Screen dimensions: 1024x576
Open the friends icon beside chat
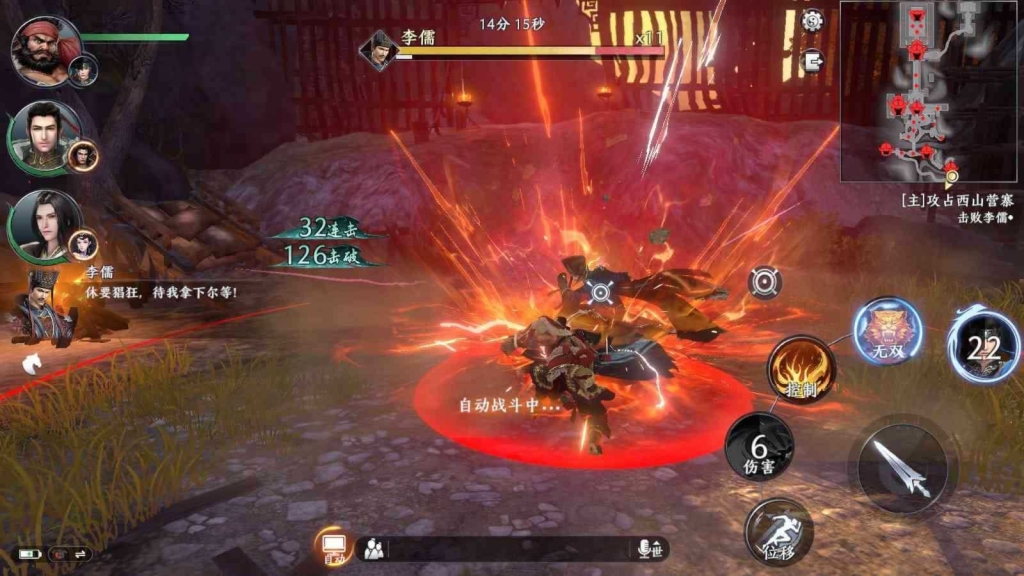[373, 549]
